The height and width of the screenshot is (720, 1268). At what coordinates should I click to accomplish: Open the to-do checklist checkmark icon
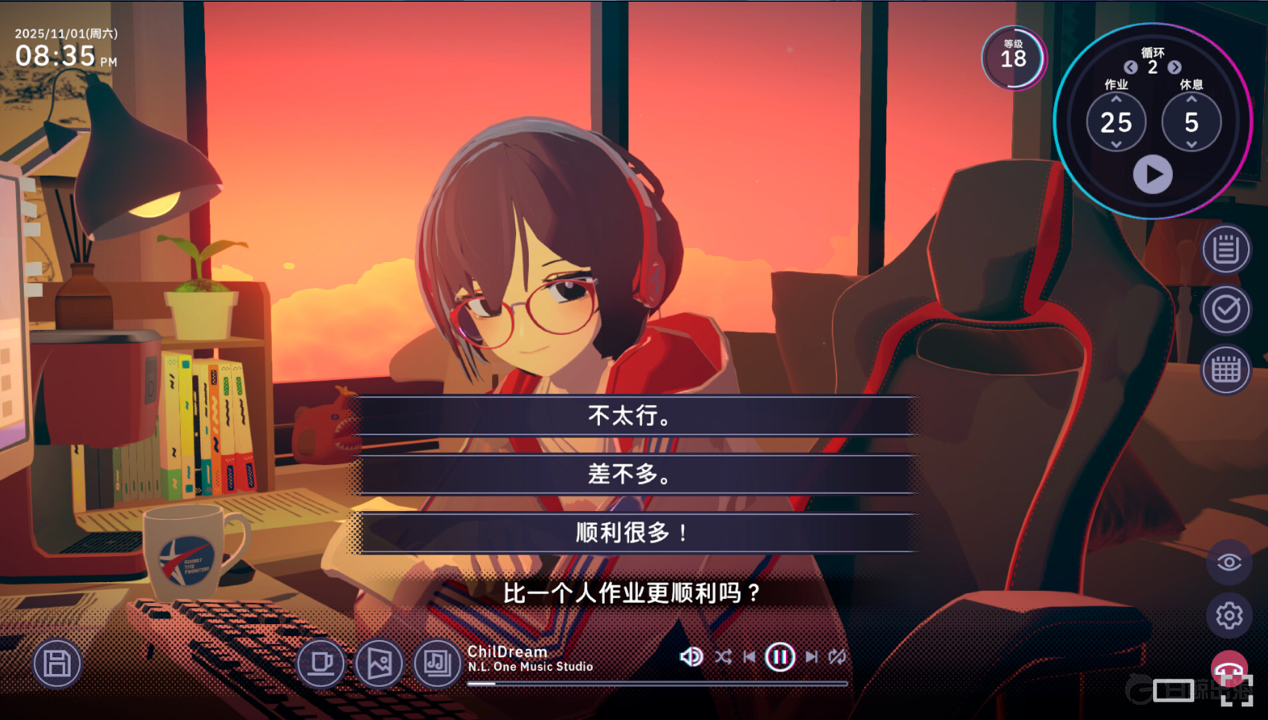point(1226,310)
